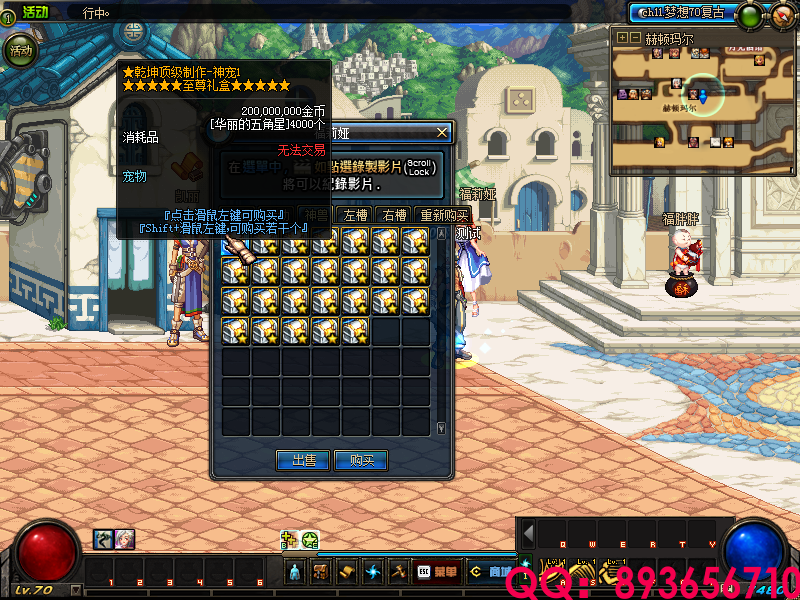This screenshot has height=600, width=800.
Task: Click the player portrait minimap marker inside the circle
Action: coord(692,94)
